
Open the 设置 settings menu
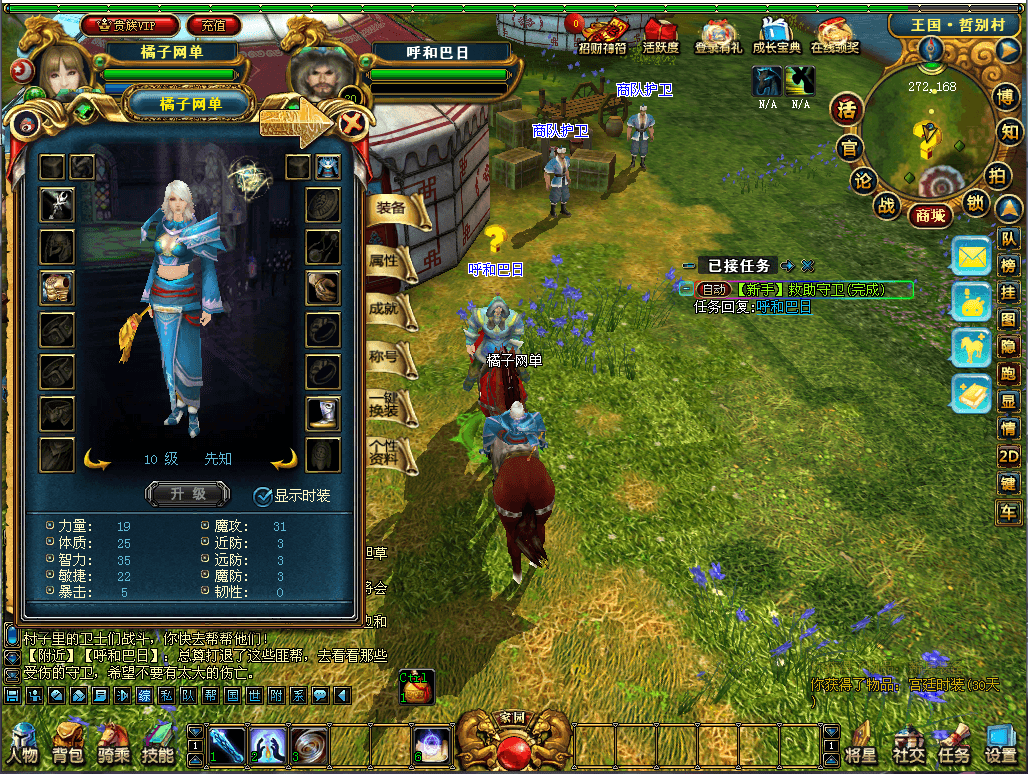(1000, 745)
